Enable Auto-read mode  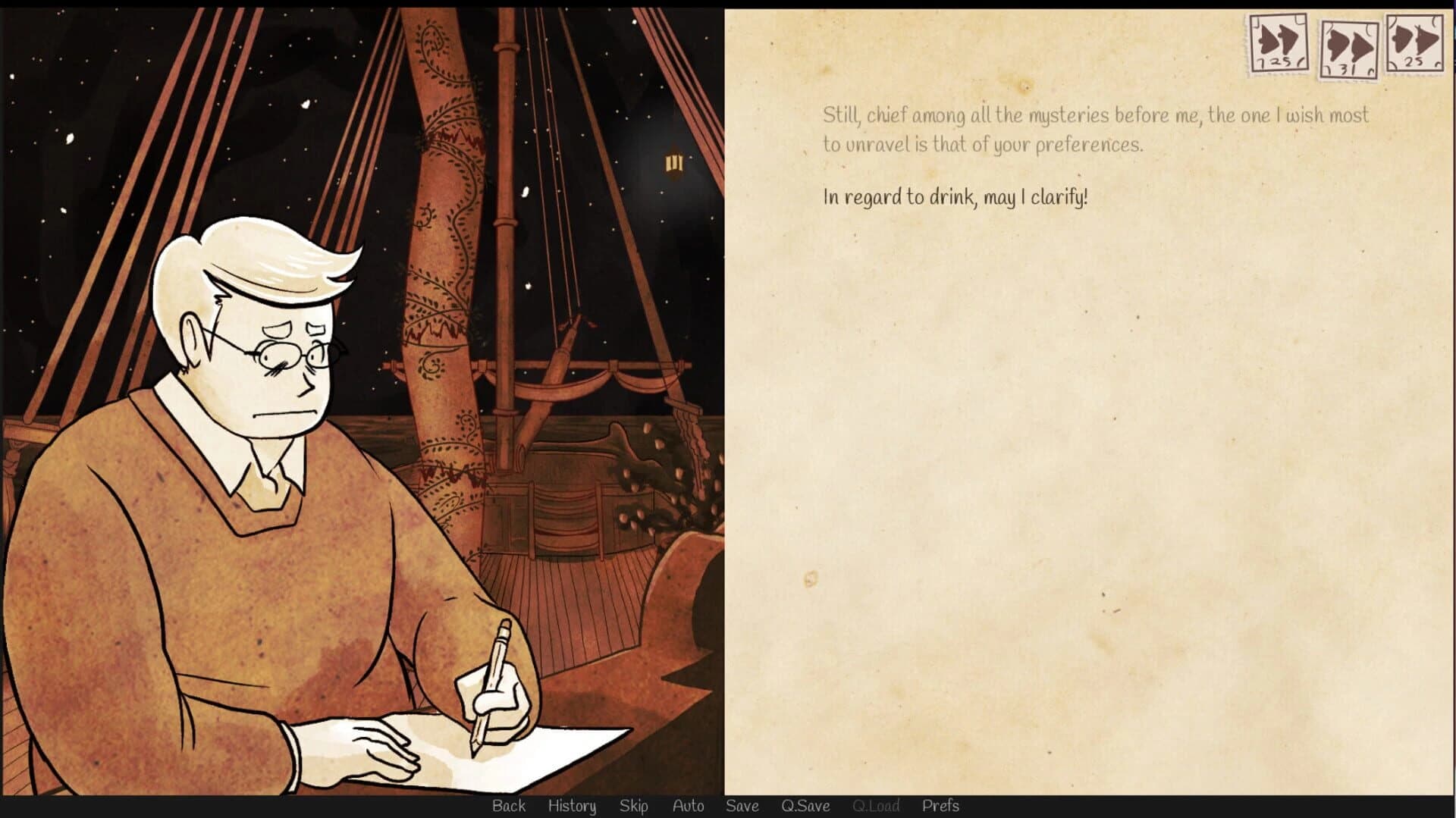click(688, 806)
